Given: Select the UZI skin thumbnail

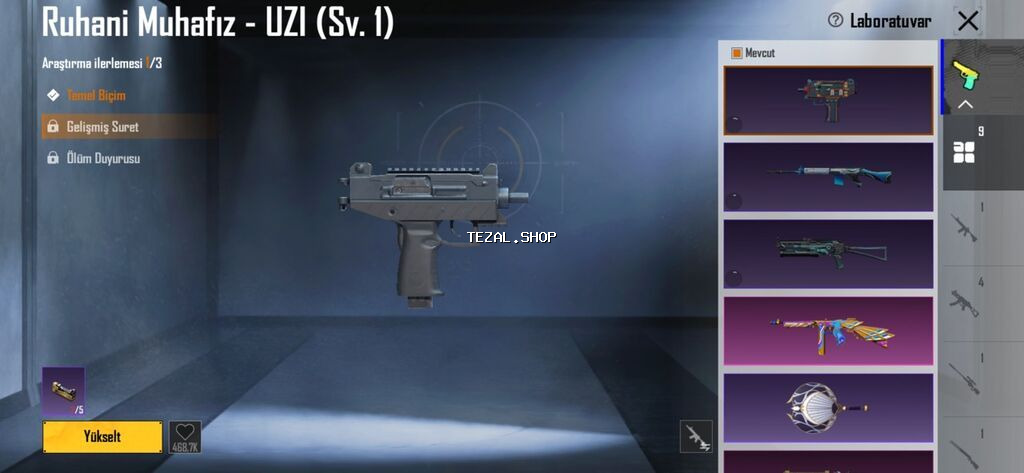Looking at the screenshot, I should point(828,100).
